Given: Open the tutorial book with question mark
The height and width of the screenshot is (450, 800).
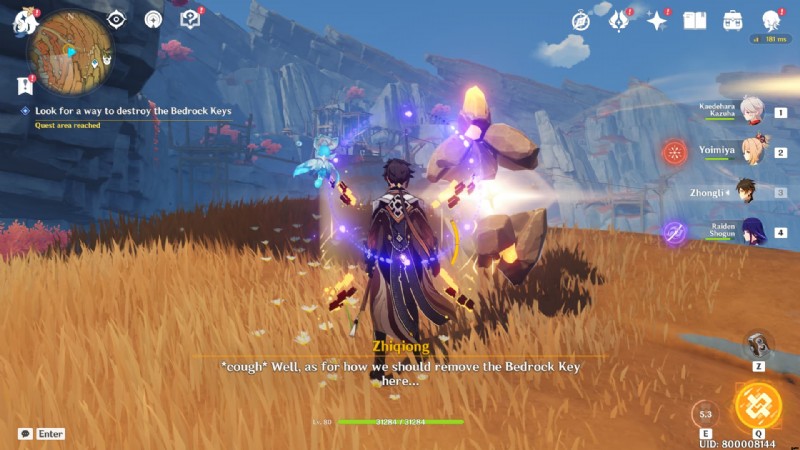Looking at the screenshot, I should 190,19.
